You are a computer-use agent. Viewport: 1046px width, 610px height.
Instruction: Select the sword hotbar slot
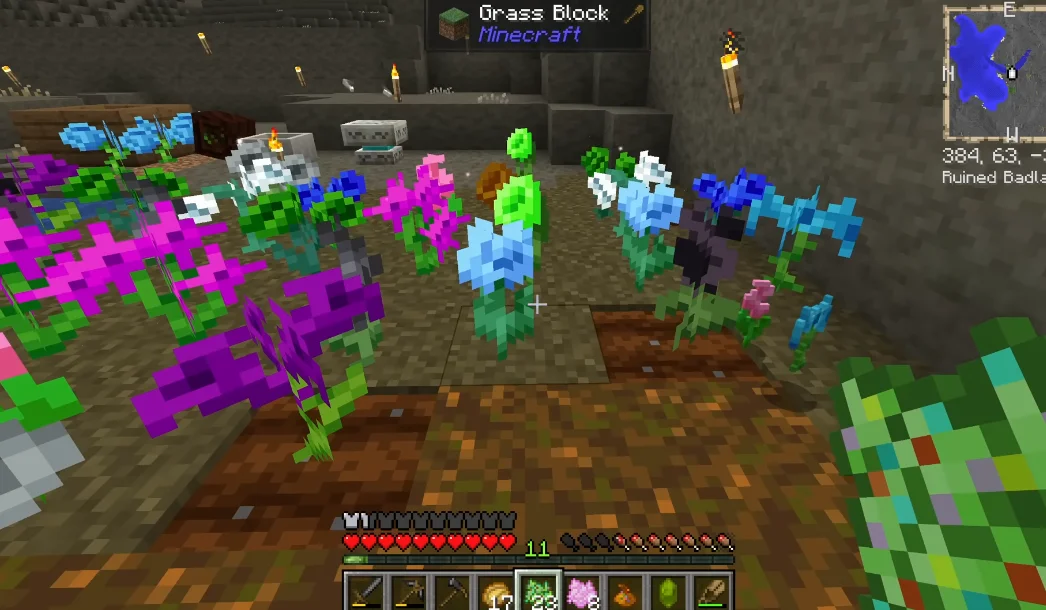(364, 591)
